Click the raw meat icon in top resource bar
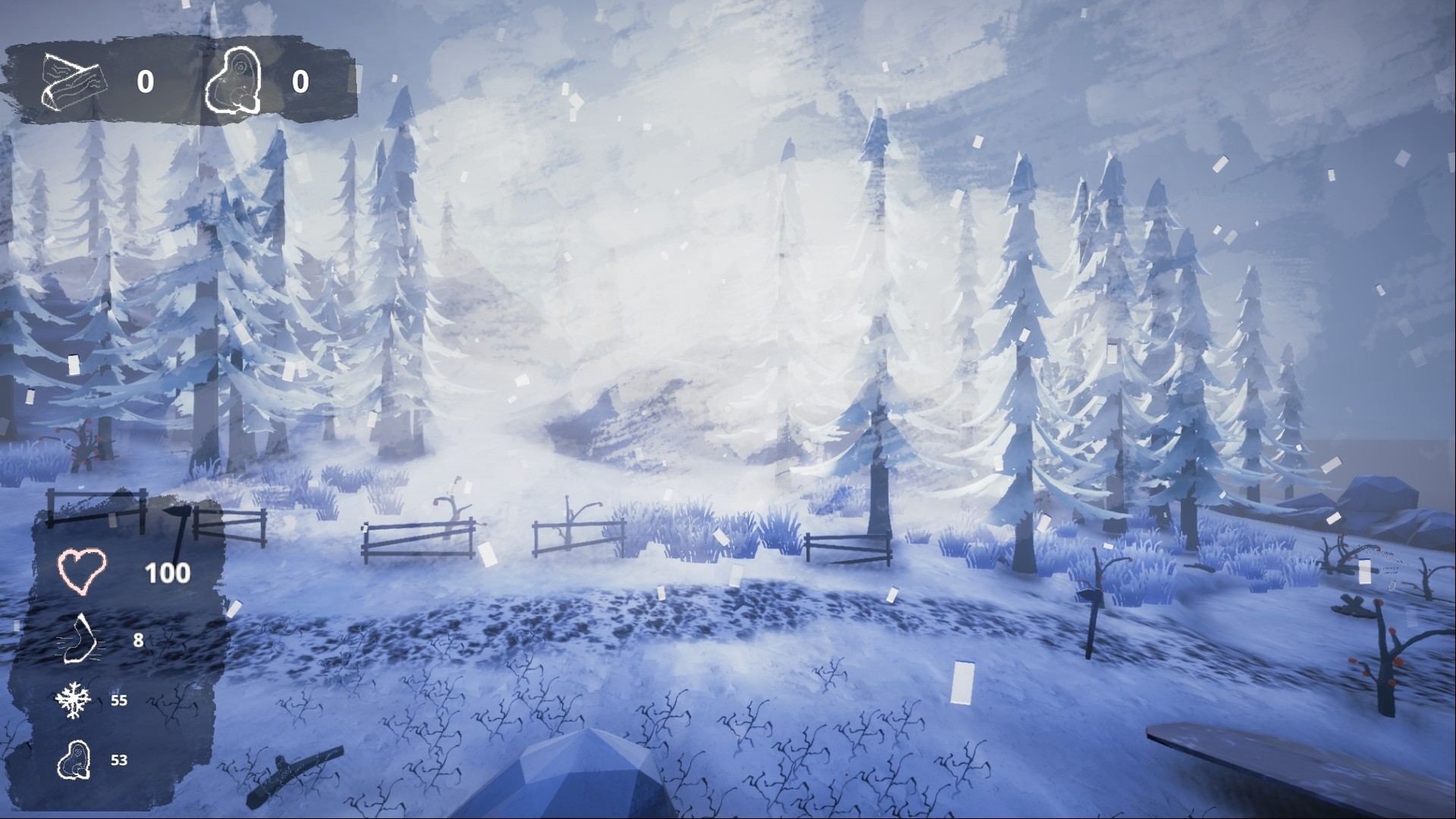 pos(235,82)
